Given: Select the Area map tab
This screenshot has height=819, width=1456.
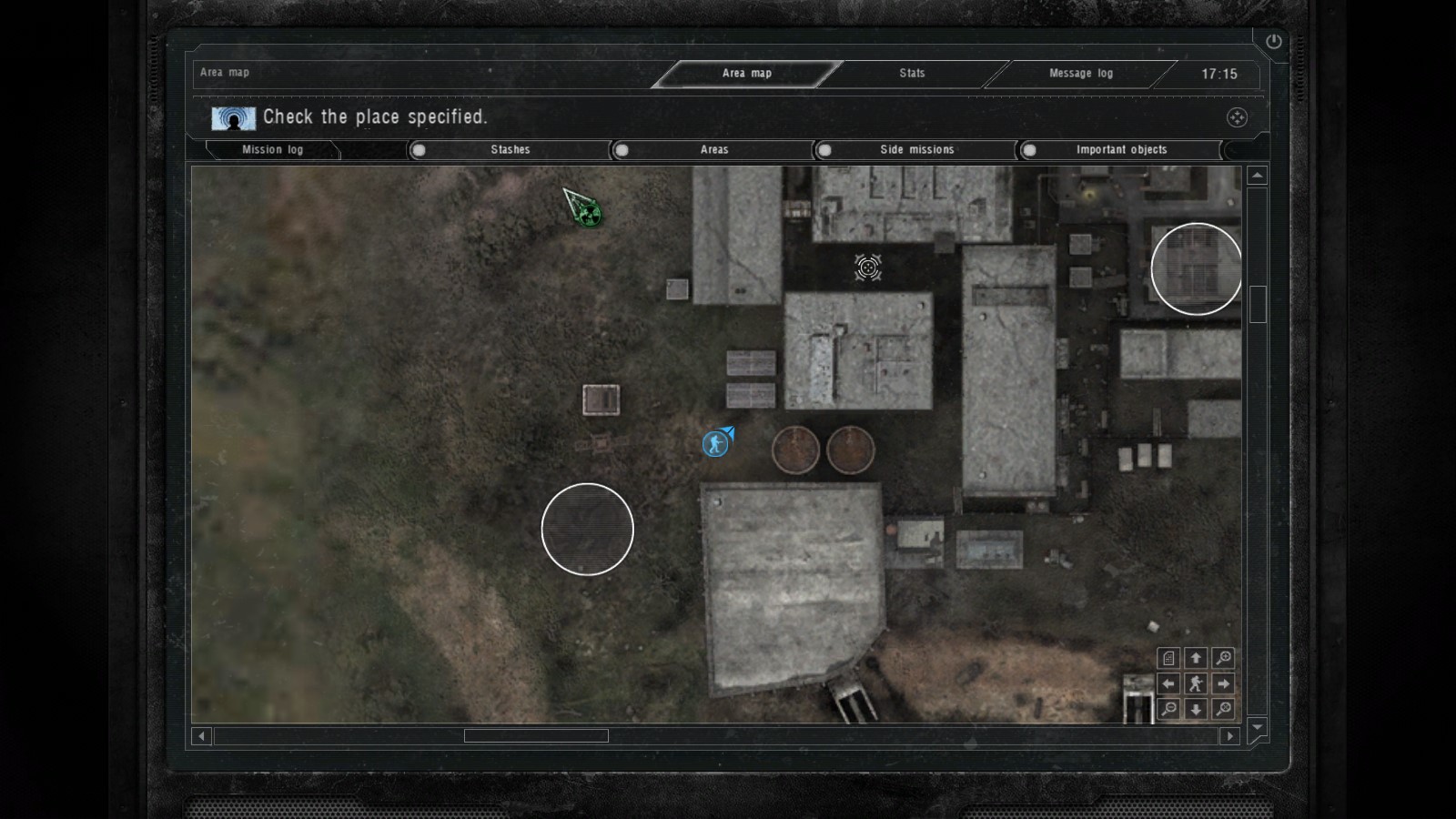Looking at the screenshot, I should click(x=746, y=74).
